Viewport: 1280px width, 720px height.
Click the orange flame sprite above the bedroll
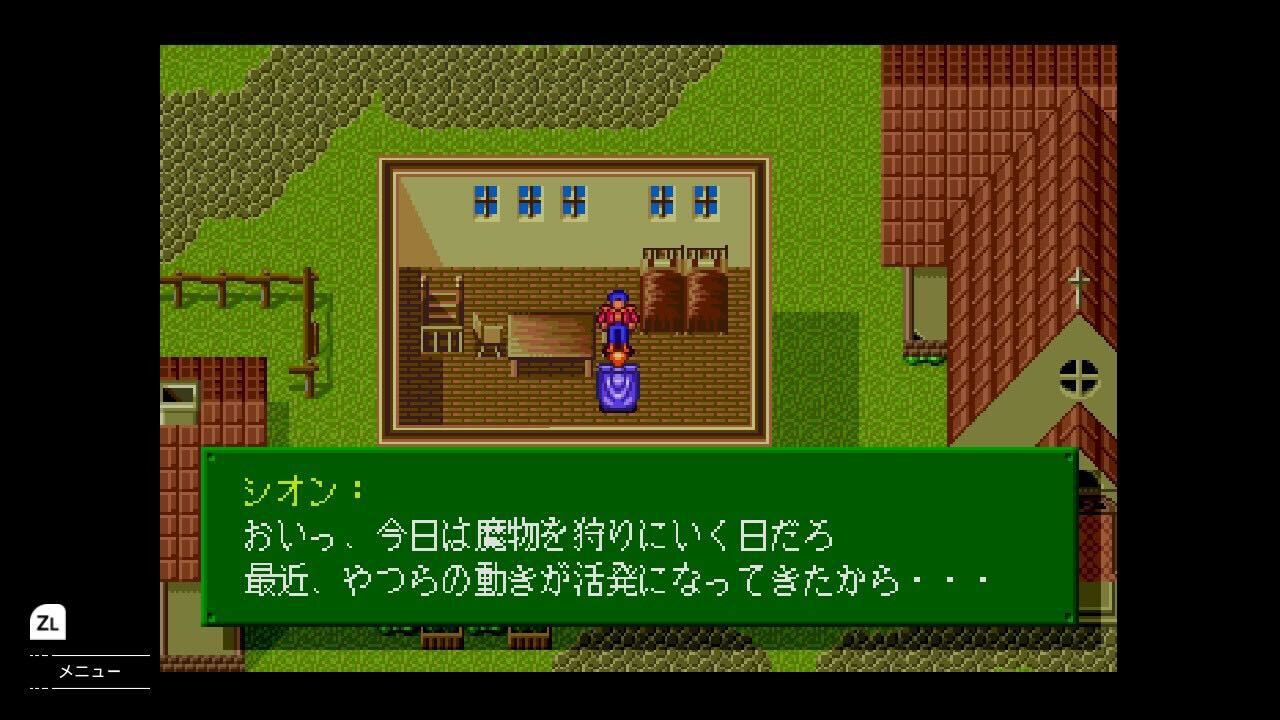[617, 355]
